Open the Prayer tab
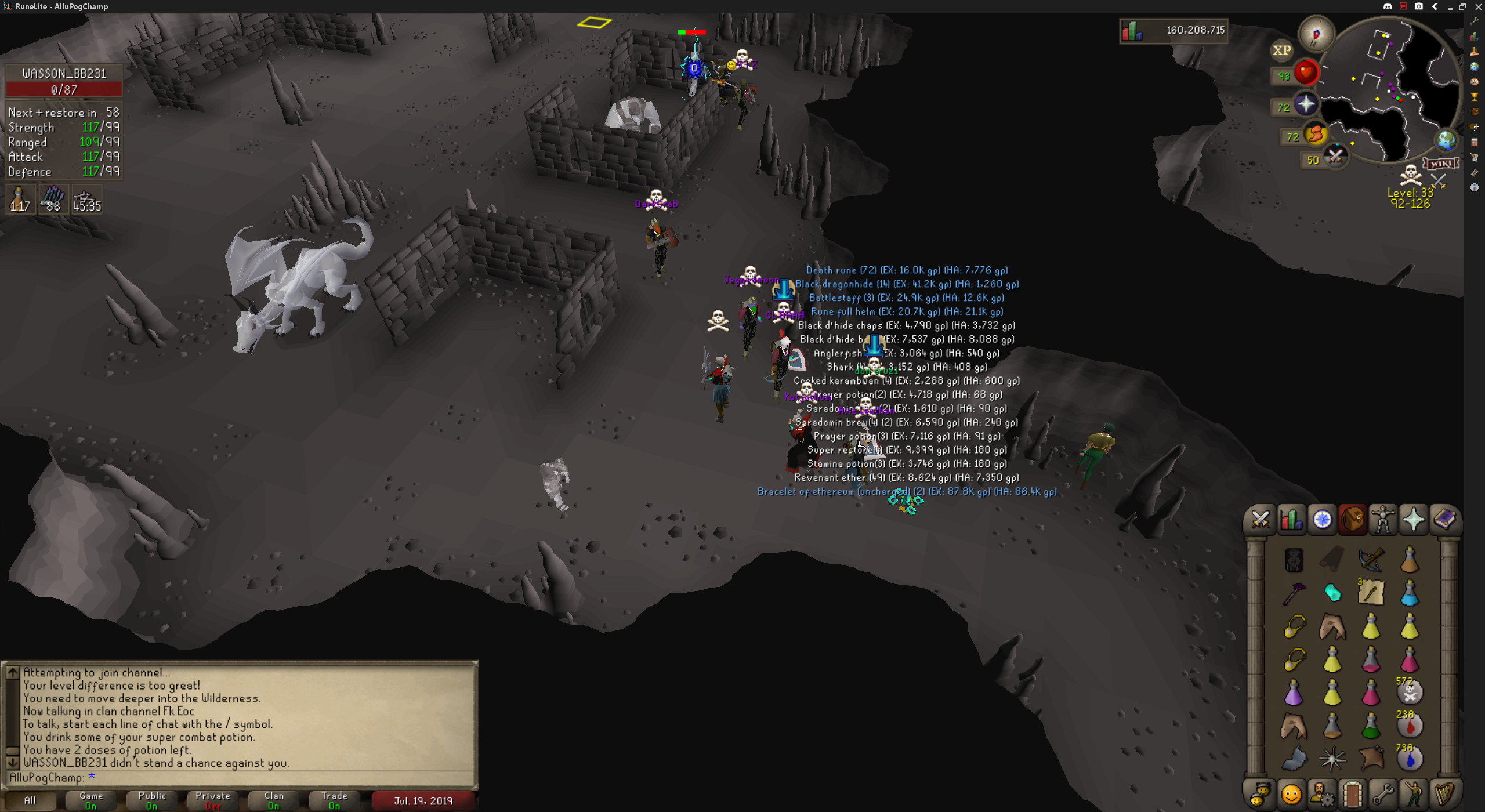The image size is (1485, 812). click(x=1414, y=519)
